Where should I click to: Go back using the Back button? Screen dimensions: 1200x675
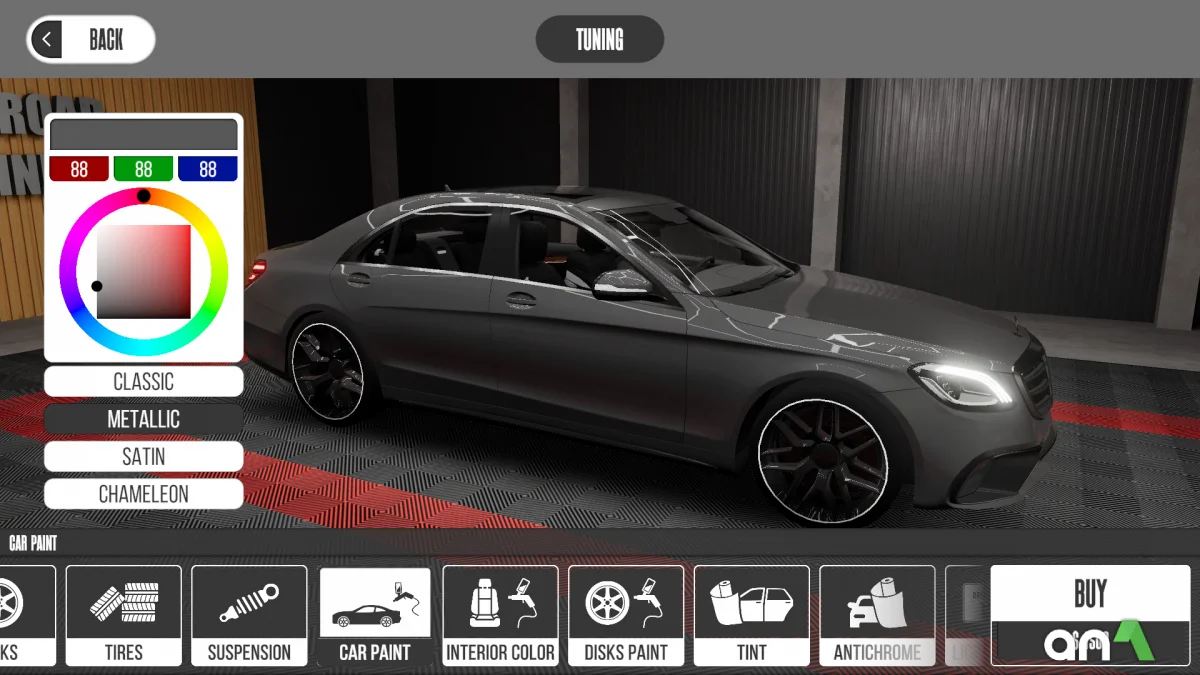(91, 40)
